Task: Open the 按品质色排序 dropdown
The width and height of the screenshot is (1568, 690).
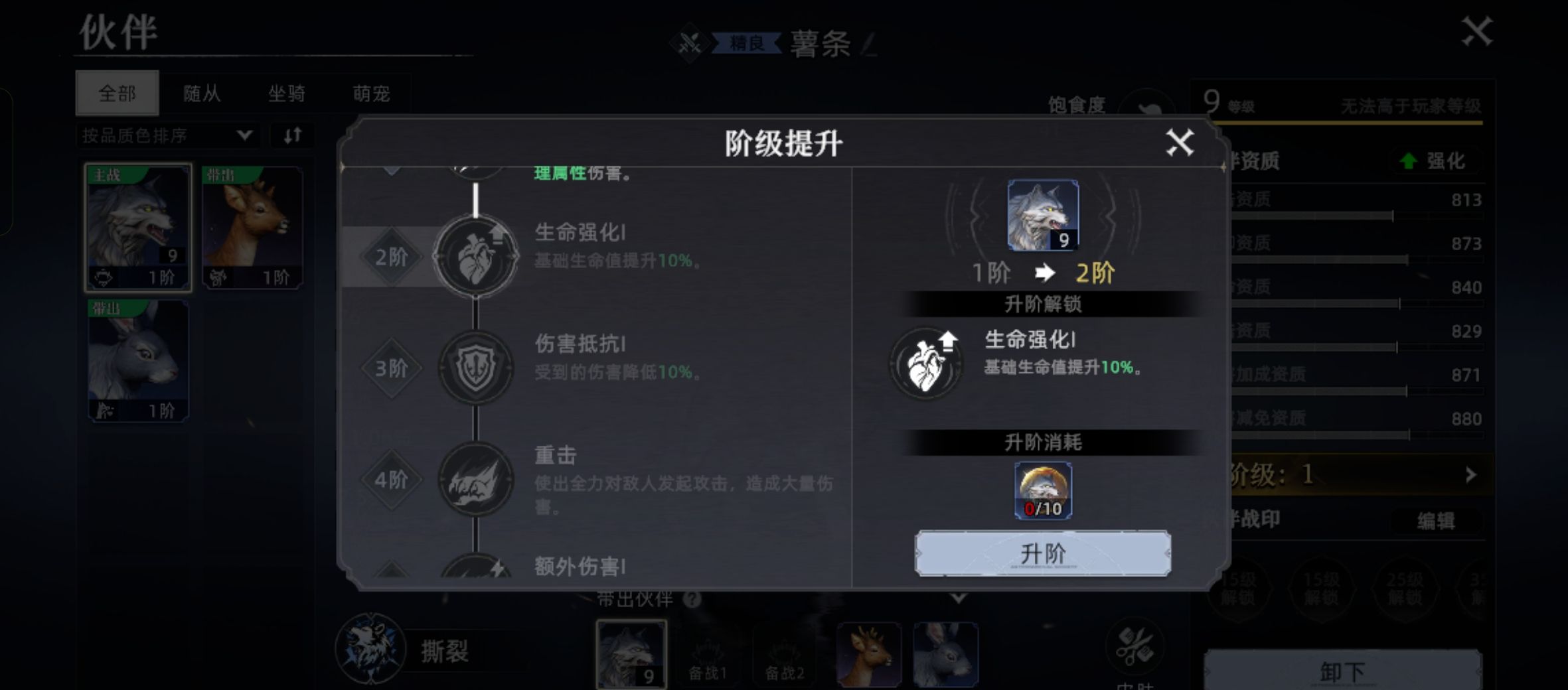Action: [x=166, y=135]
